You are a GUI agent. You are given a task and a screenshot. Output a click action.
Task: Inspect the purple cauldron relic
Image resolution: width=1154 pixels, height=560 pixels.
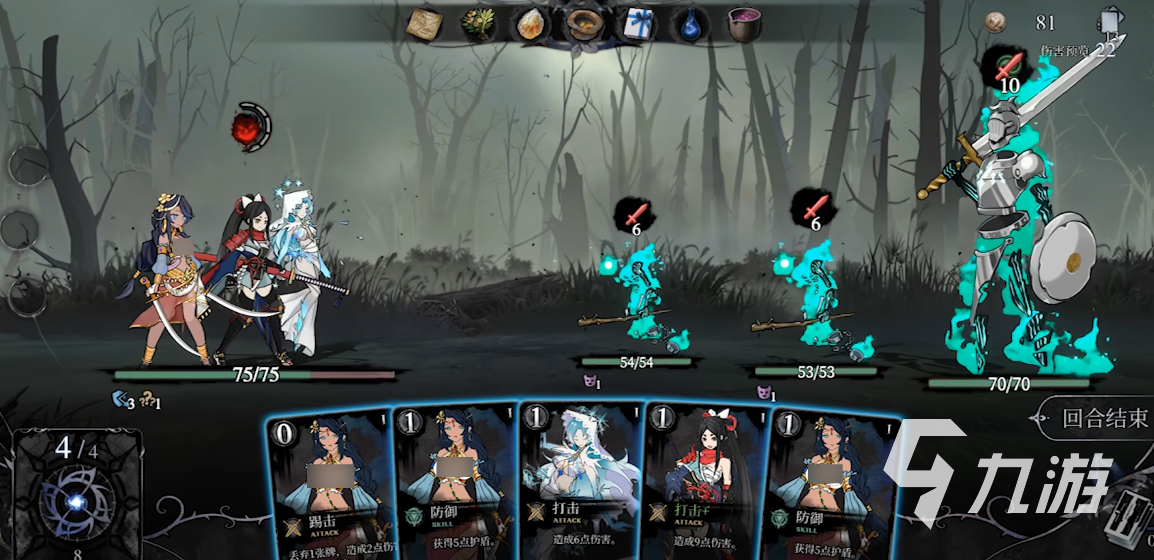click(742, 24)
